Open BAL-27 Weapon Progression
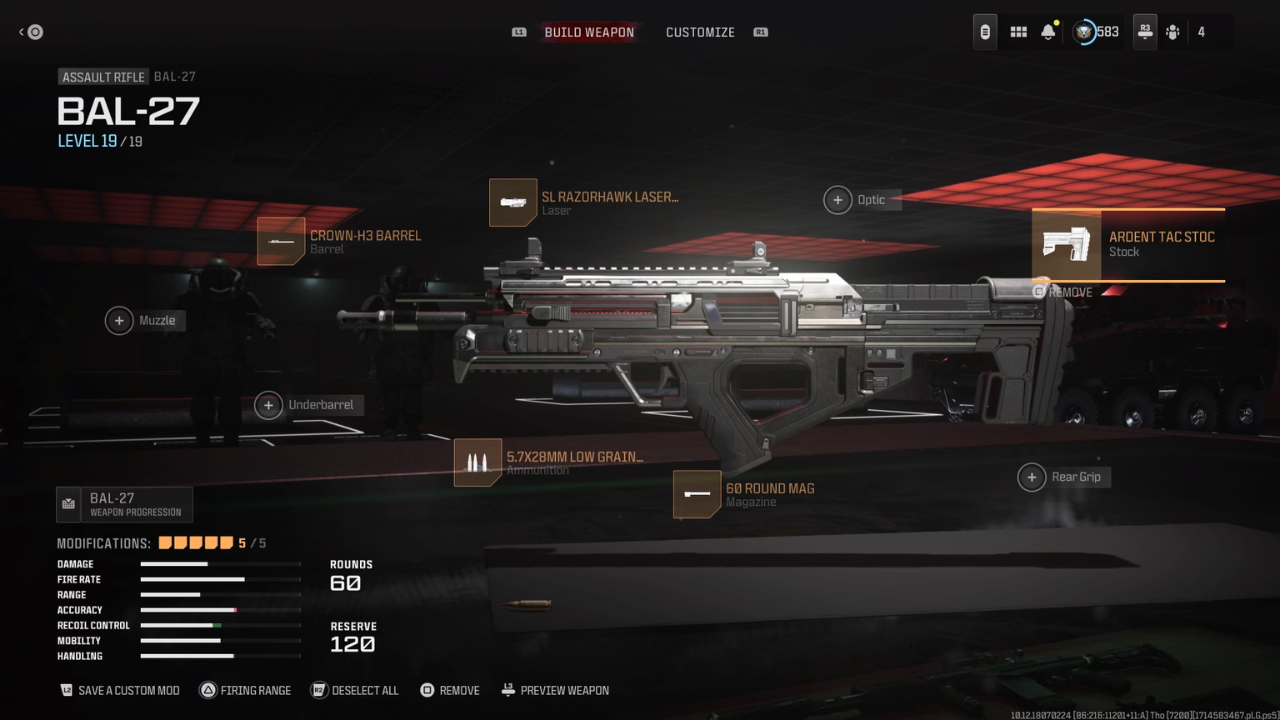 (x=124, y=504)
